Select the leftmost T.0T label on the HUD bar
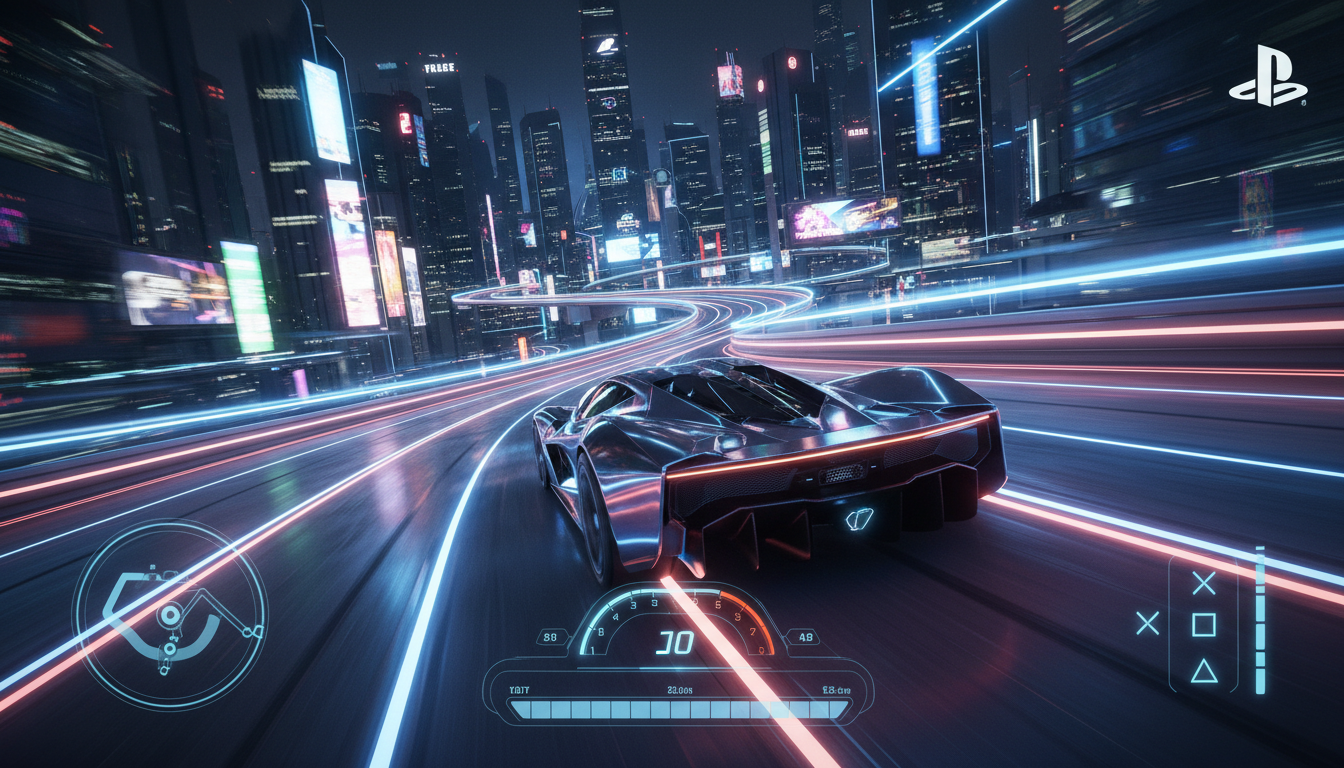This screenshot has width=1344, height=768. 518,689
